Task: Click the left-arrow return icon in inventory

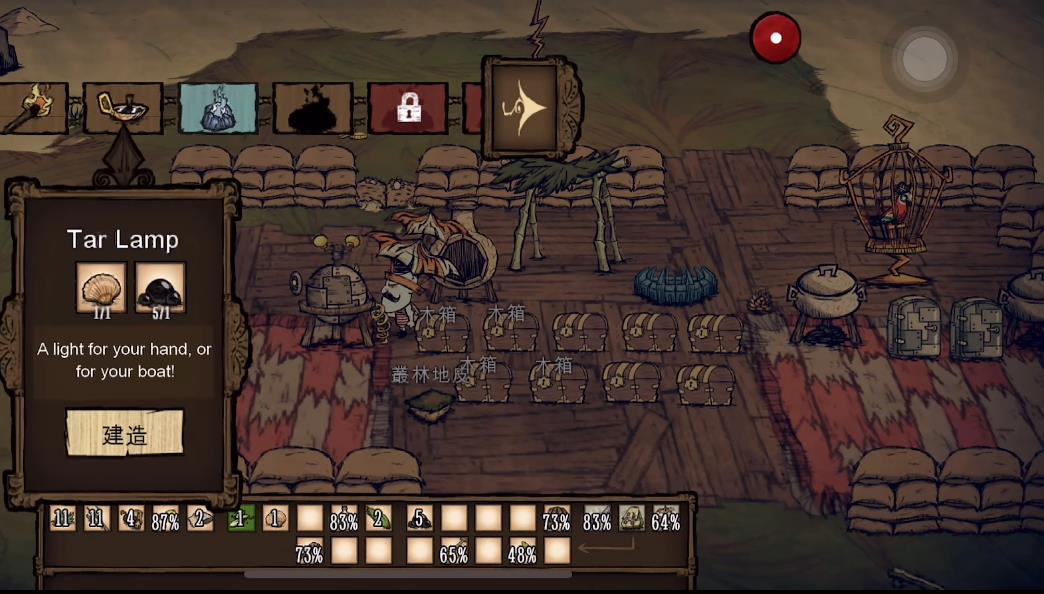Action: pos(606,548)
